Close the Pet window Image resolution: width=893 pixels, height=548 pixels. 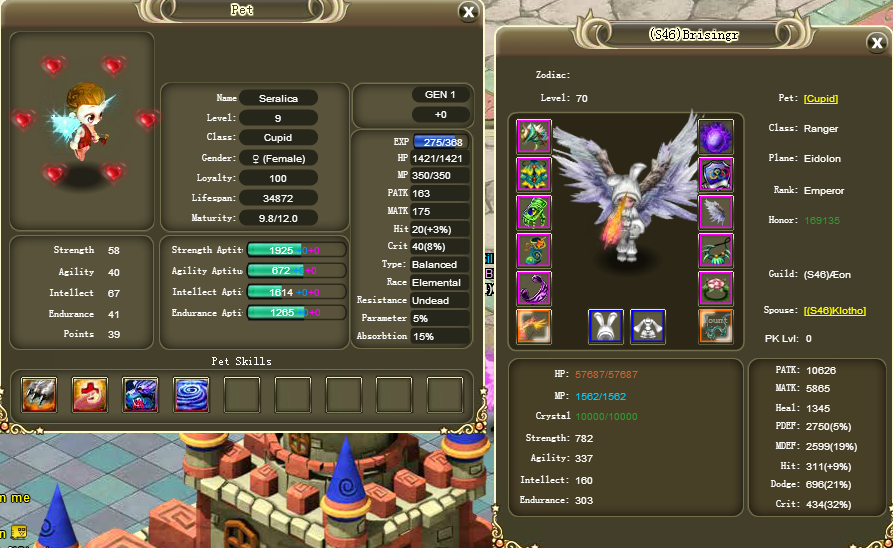[468, 12]
